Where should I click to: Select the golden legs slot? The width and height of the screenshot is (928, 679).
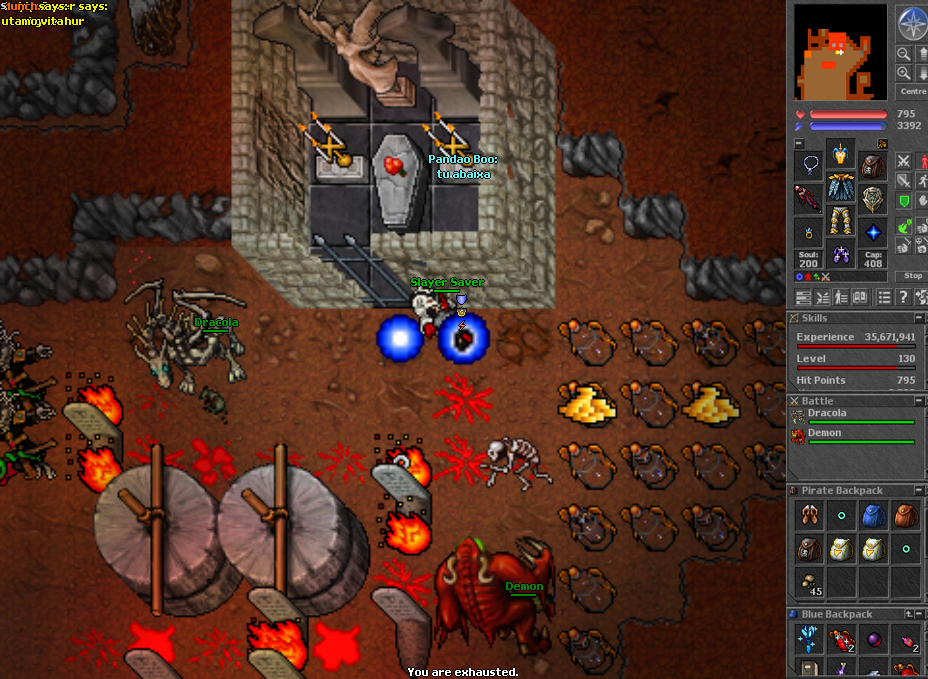click(x=841, y=220)
